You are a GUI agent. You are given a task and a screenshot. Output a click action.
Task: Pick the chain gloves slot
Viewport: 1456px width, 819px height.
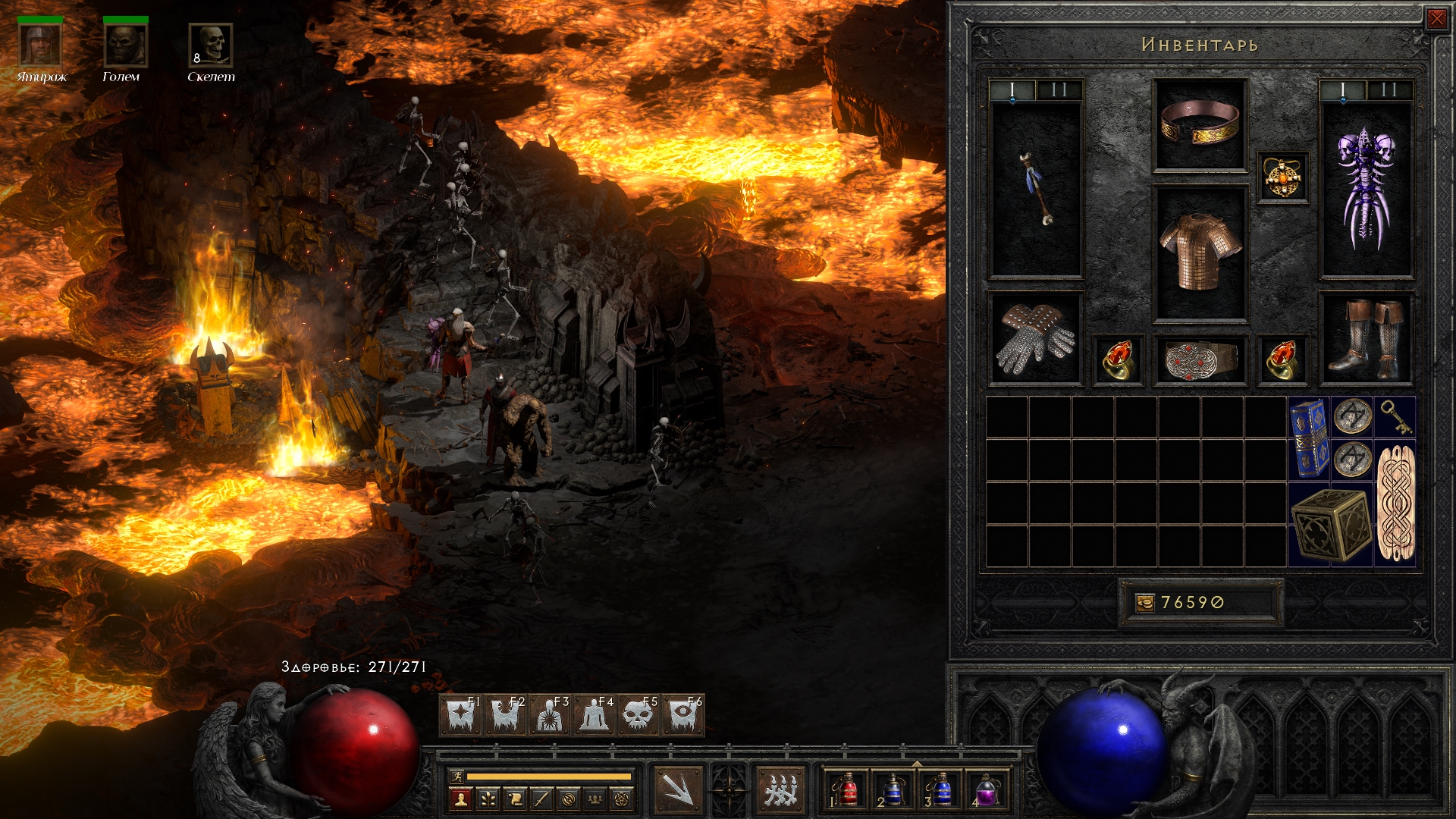click(x=1036, y=339)
